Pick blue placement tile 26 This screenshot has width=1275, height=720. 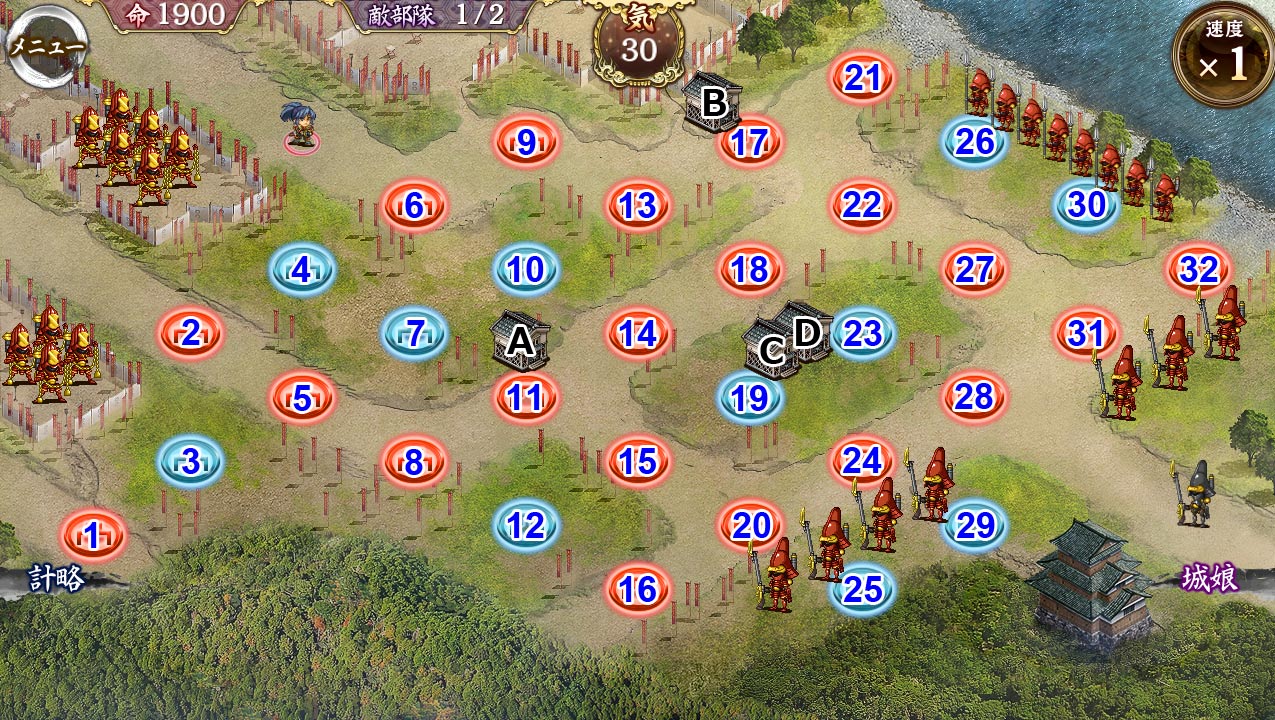pos(974,141)
